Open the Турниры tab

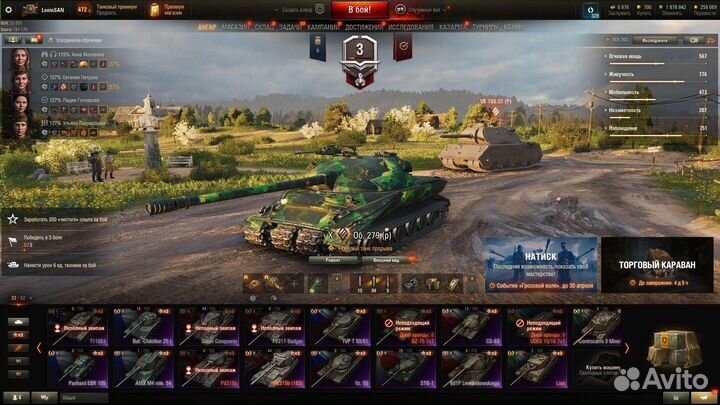pyautogui.click(x=486, y=28)
